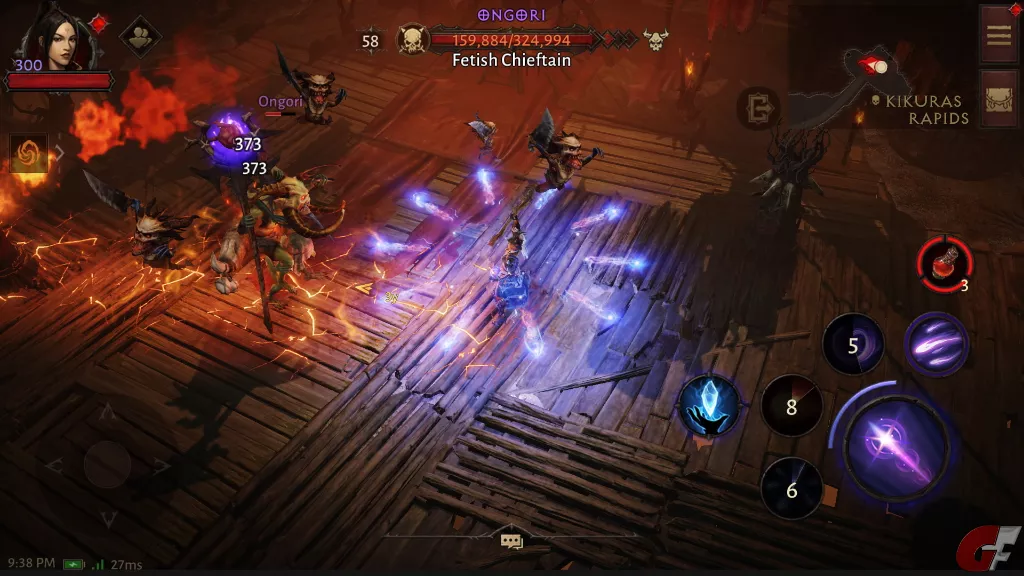
Task: Tap the skill on 5 second cooldown
Action: click(x=852, y=345)
